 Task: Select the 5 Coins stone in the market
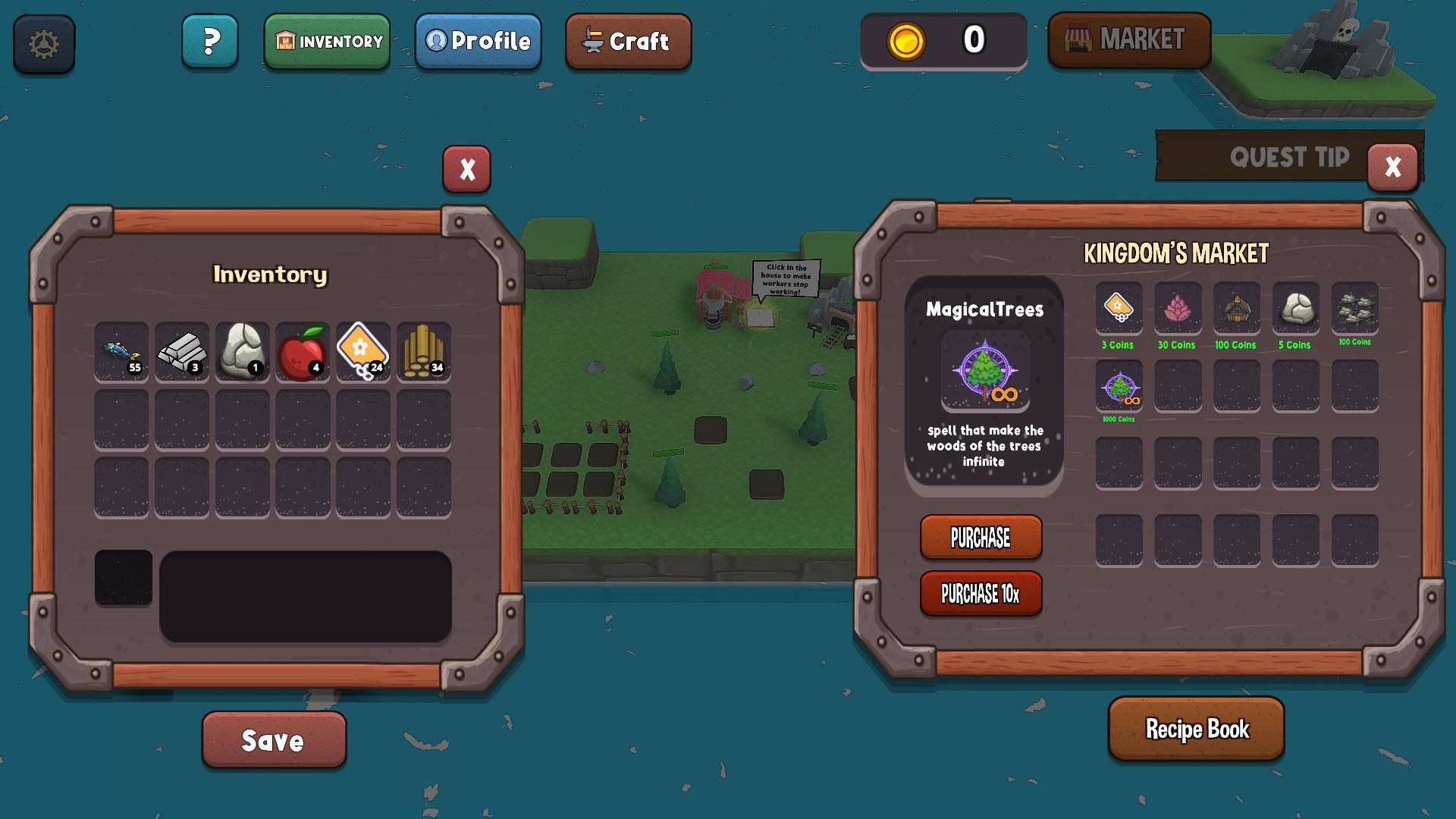[x=1296, y=309]
